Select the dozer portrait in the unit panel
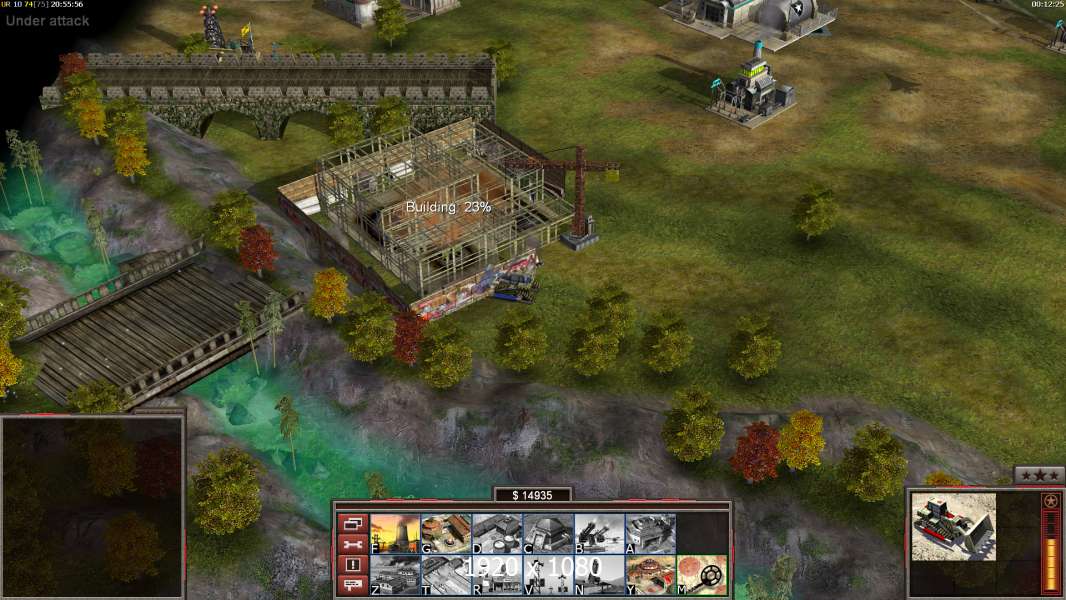1066x600 pixels. [x=953, y=526]
